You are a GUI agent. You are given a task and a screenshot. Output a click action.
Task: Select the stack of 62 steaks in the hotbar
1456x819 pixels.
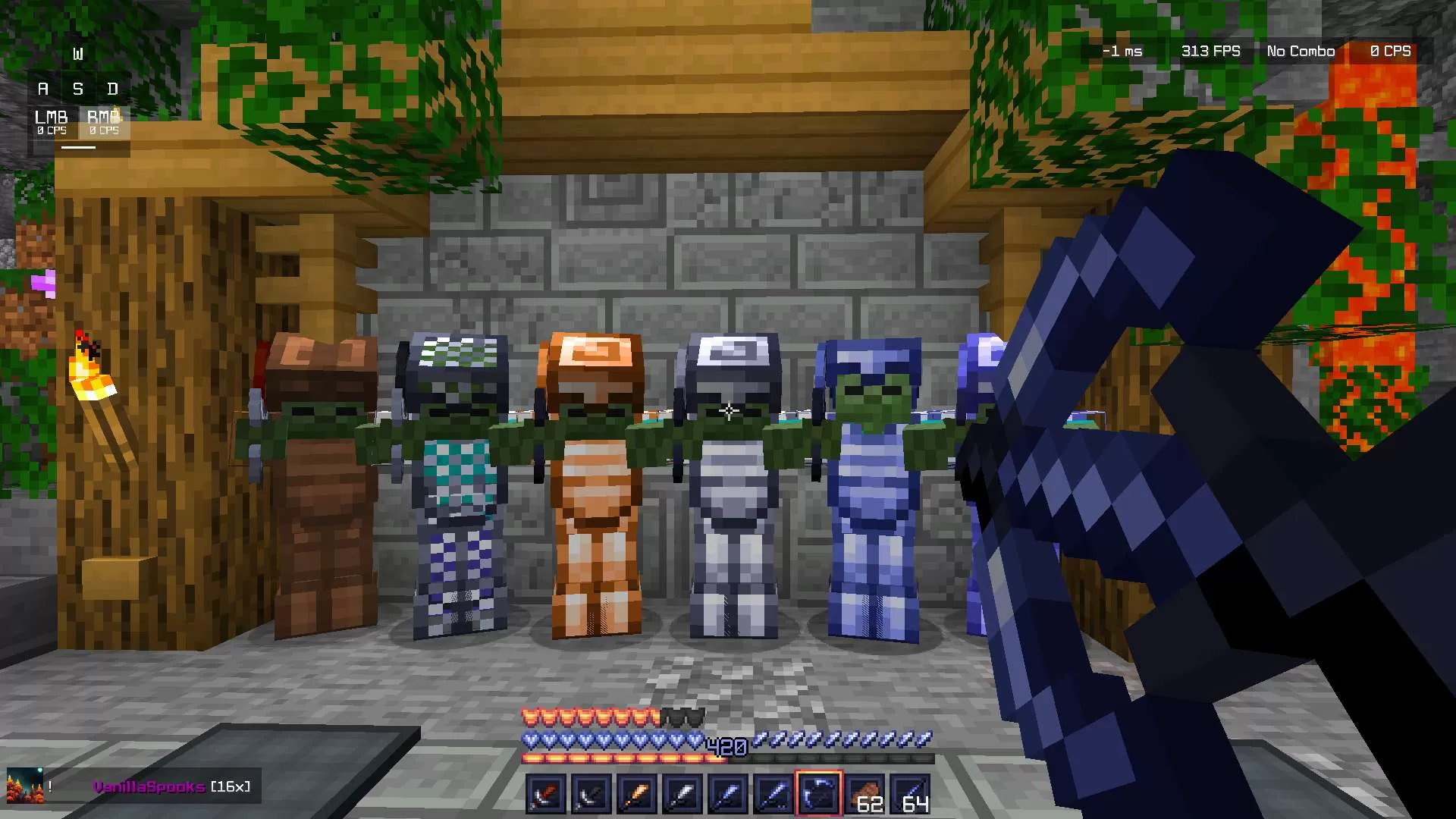click(x=864, y=792)
